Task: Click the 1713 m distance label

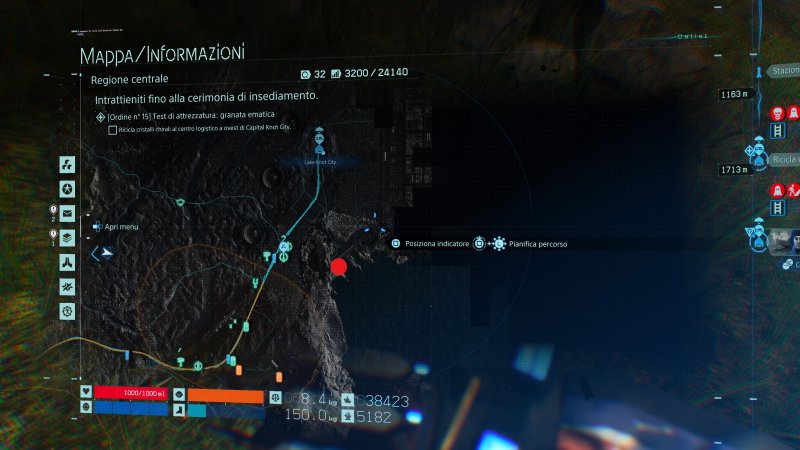Action: 733,170
